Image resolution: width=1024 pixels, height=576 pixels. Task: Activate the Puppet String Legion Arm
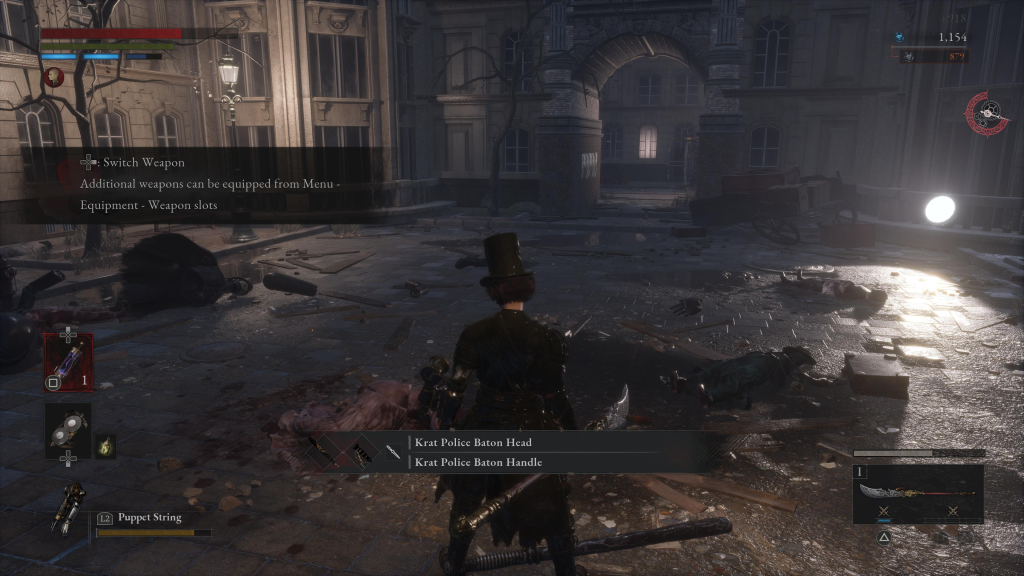point(70,507)
